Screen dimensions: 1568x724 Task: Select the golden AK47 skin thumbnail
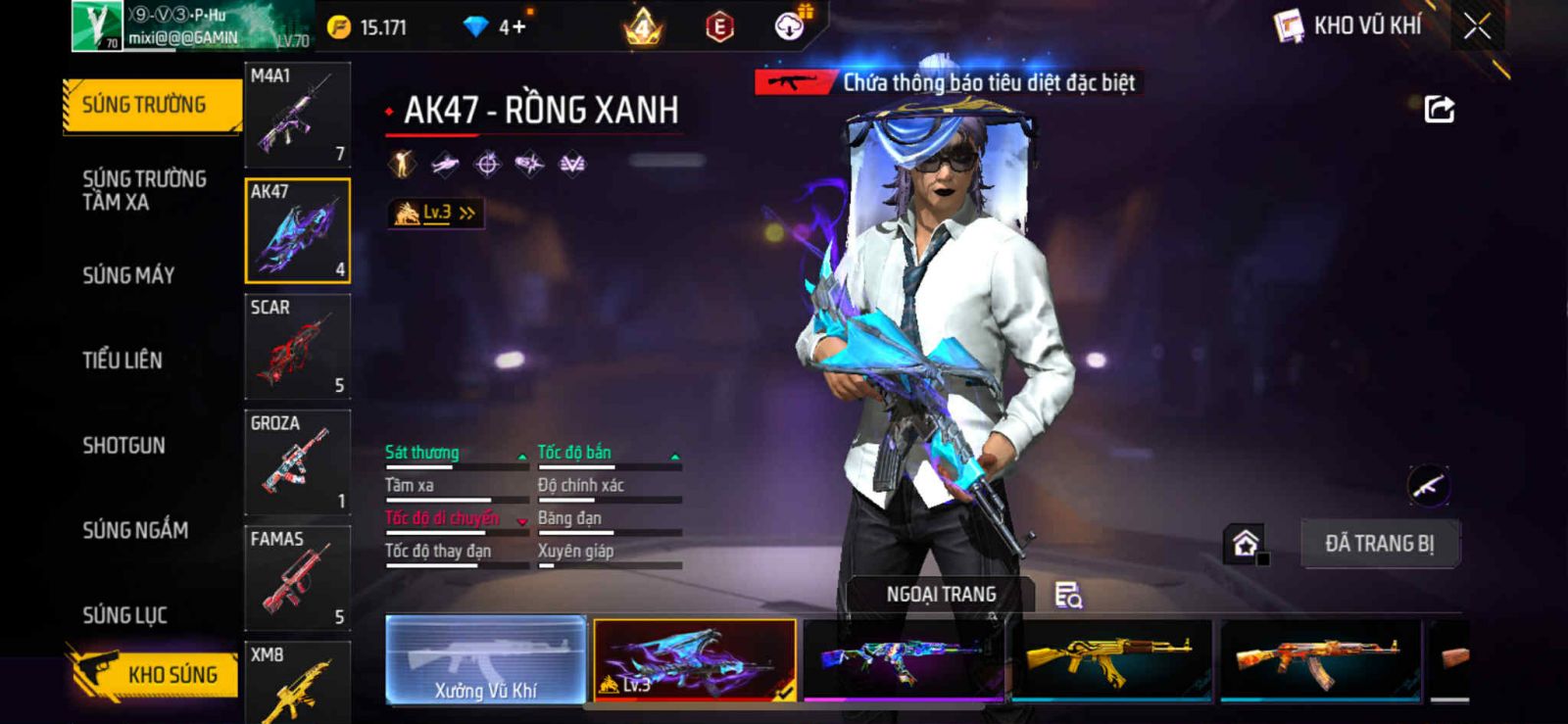(x=1110, y=659)
